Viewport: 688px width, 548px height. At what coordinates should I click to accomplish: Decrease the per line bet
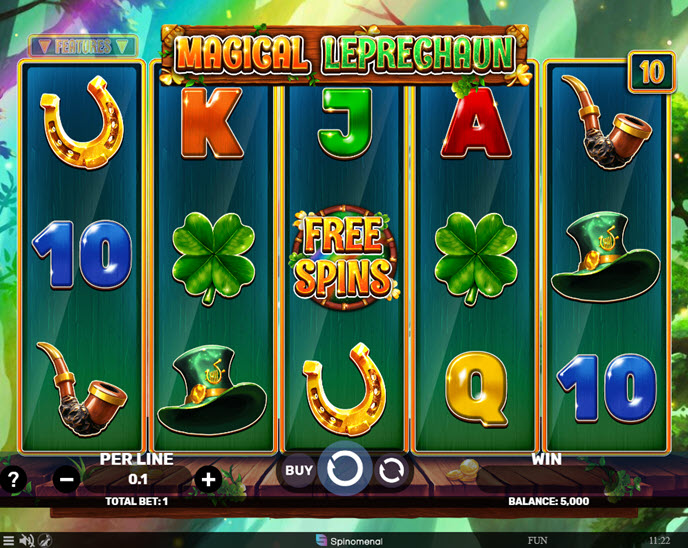pos(67,480)
